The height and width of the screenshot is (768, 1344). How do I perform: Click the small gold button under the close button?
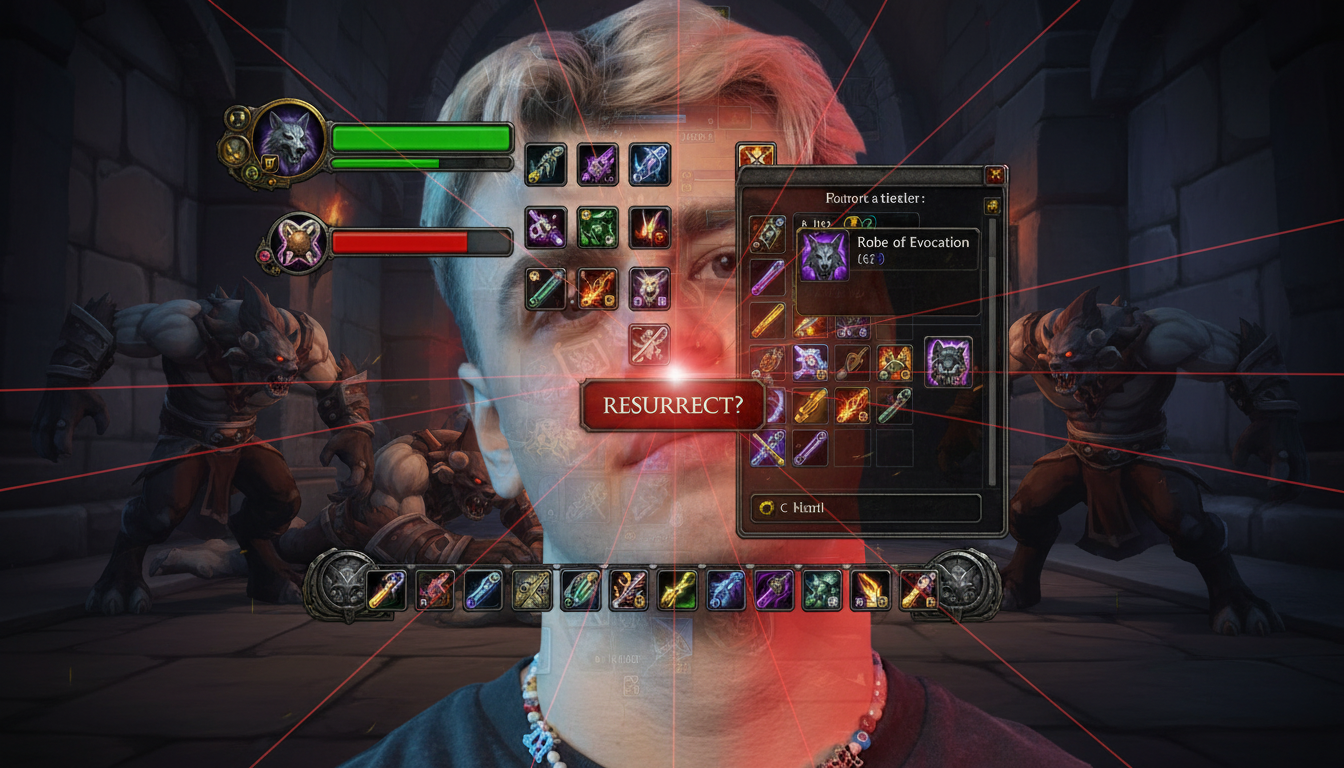pyautogui.click(x=992, y=206)
